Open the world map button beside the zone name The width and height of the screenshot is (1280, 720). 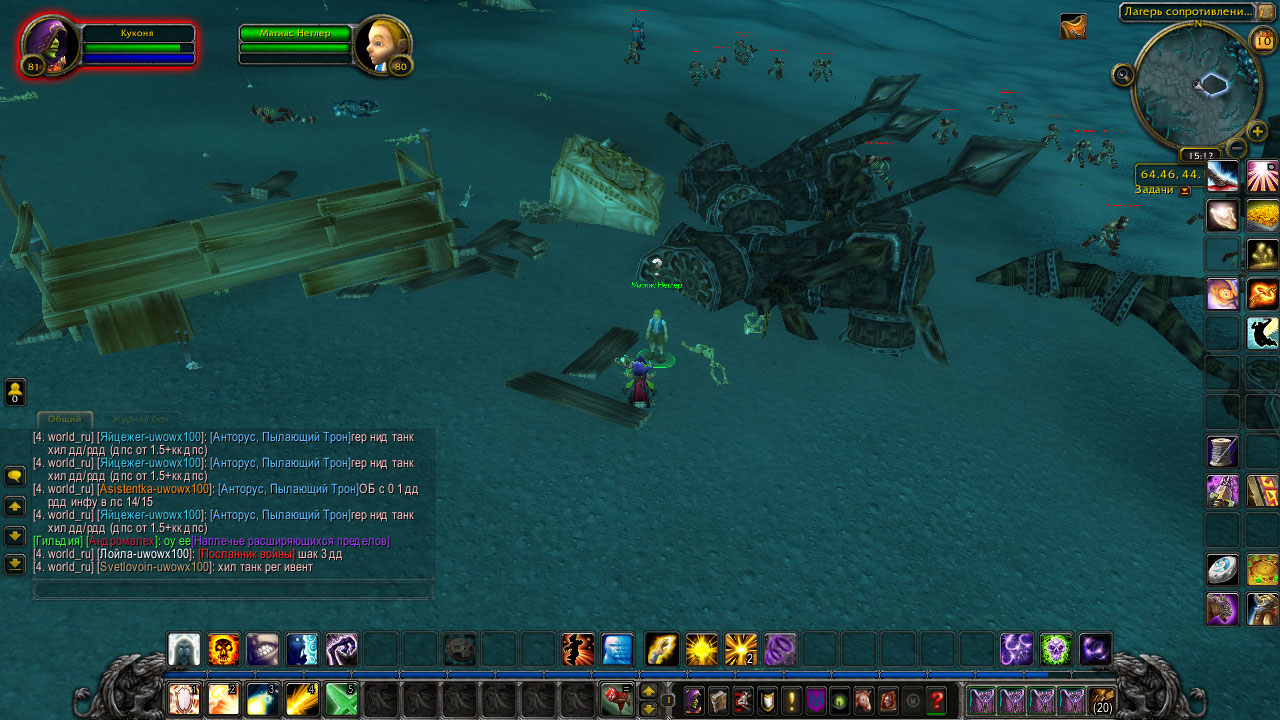pos(1266,12)
